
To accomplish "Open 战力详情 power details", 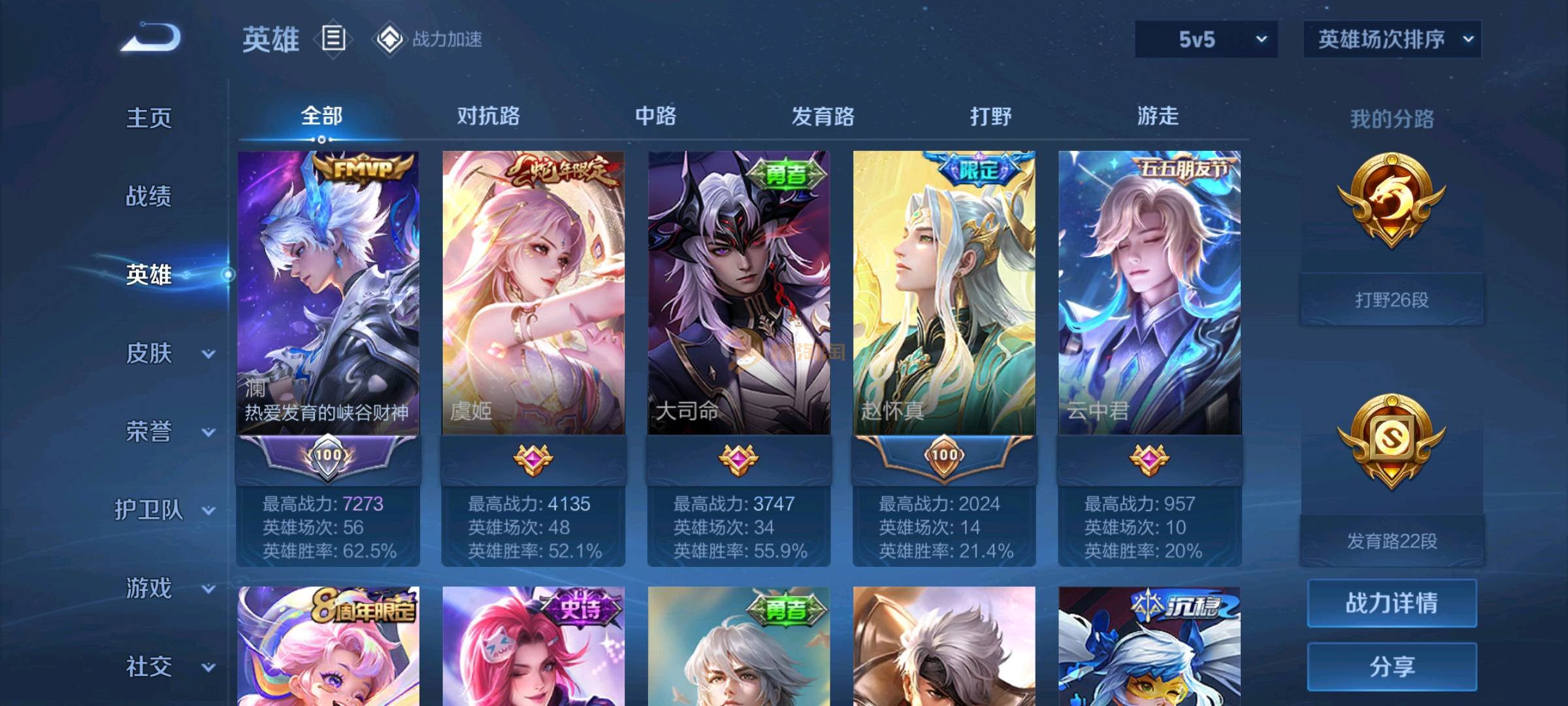I will (x=1392, y=603).
